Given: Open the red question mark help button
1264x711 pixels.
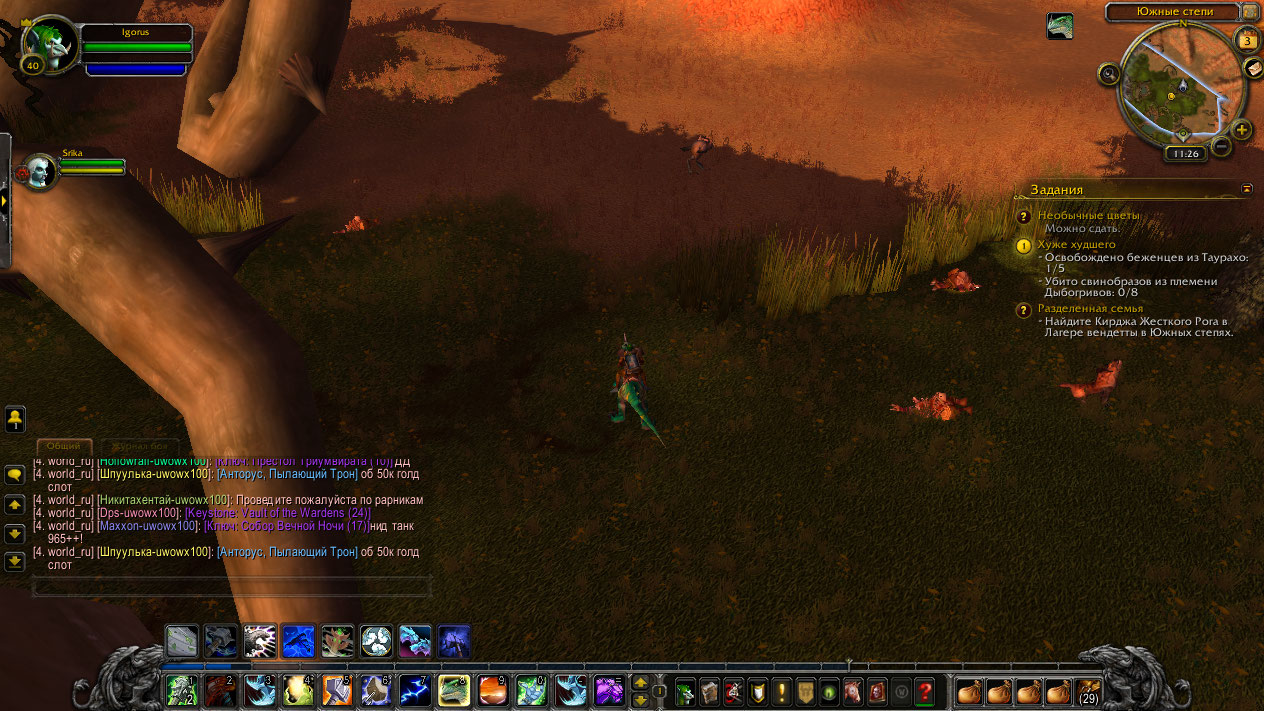Looking at the screenshot, I should pyautogui.click(x=925, y=691).
